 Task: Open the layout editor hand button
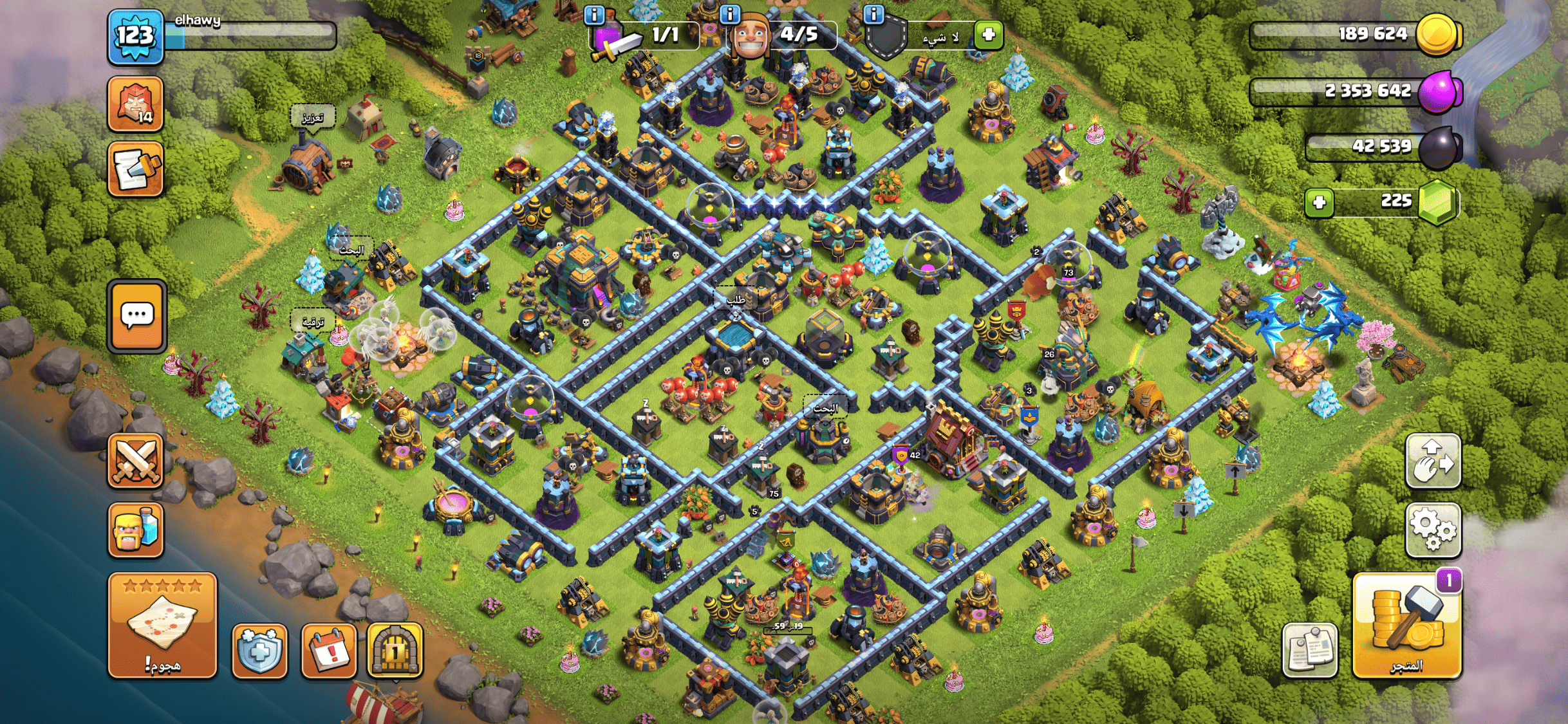[1433, 461]
